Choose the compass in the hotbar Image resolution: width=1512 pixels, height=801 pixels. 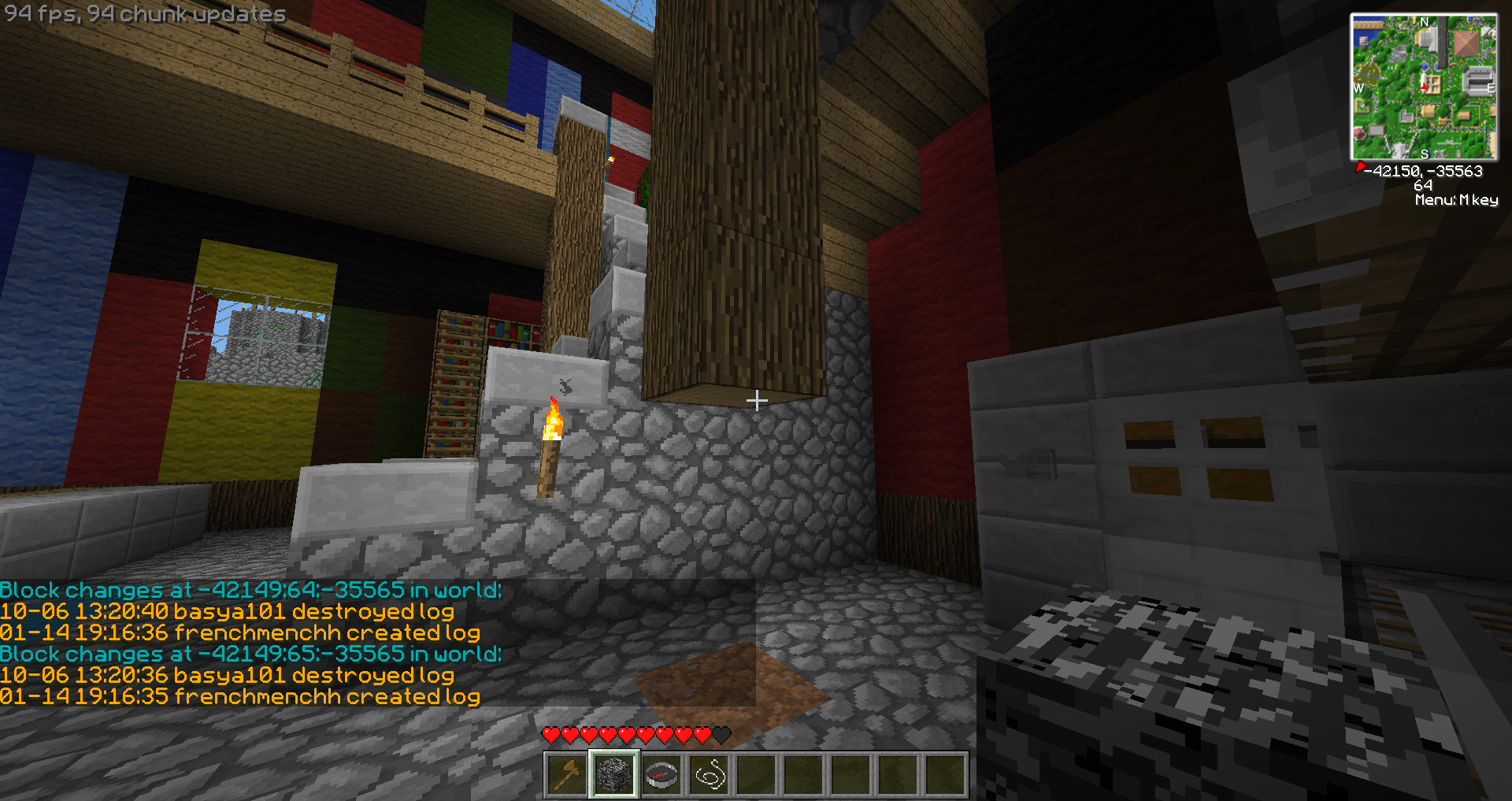[x=661, y=775]
